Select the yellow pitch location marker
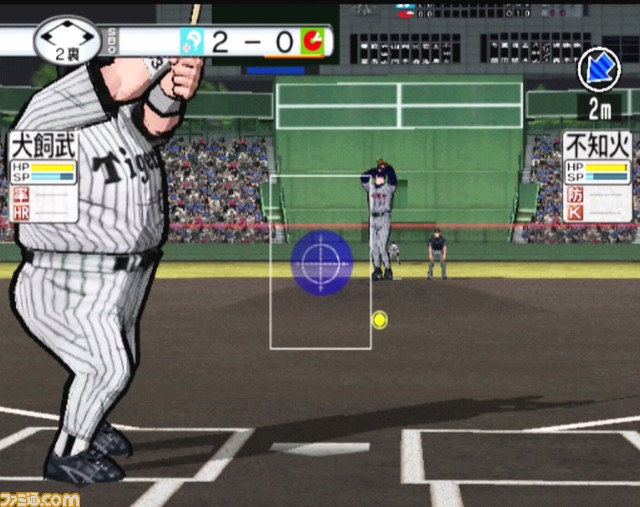Viewport: 640px width, 507px height. [x=379, y=320]
